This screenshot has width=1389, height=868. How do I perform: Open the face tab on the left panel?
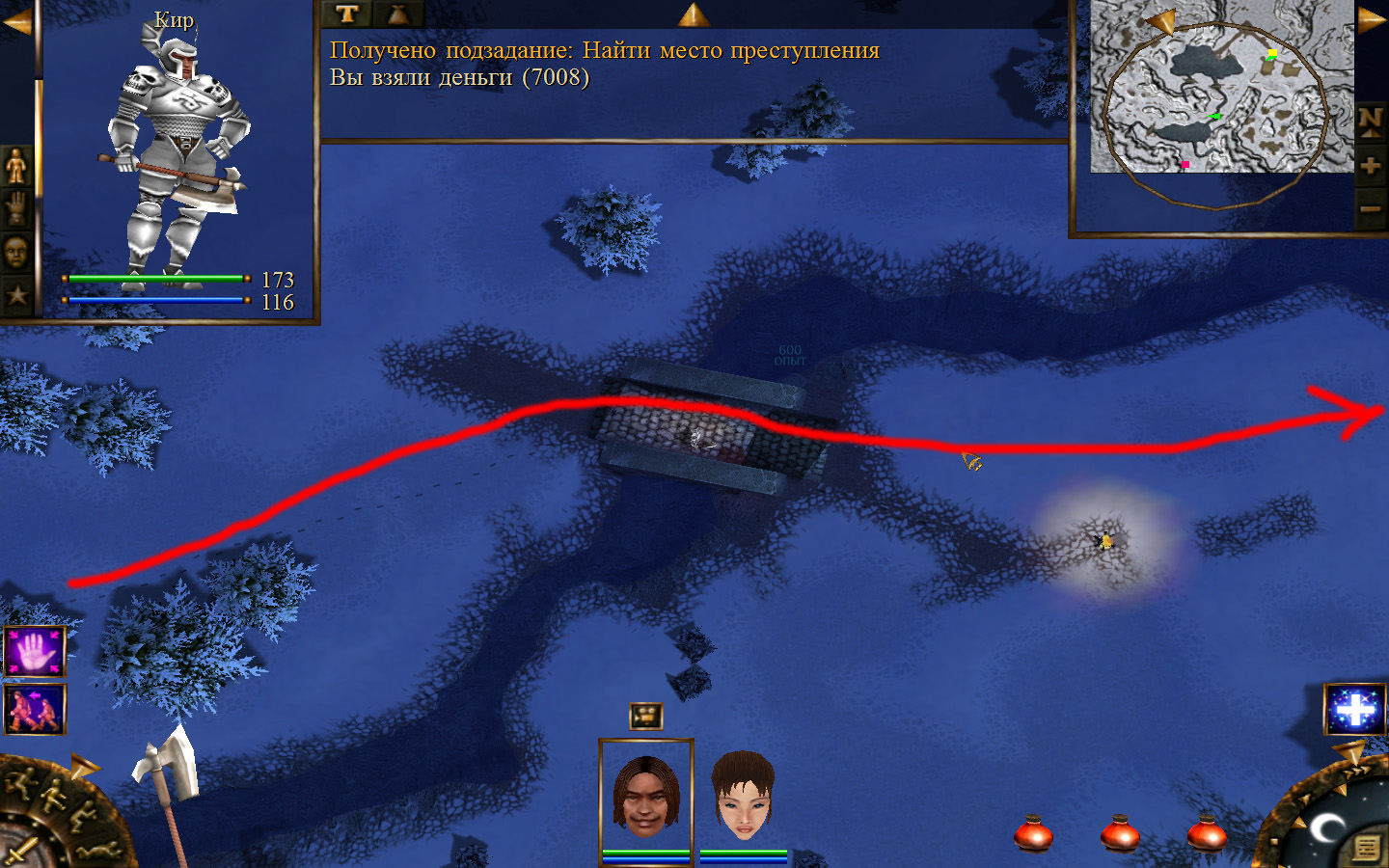click(x=16, y=253)
